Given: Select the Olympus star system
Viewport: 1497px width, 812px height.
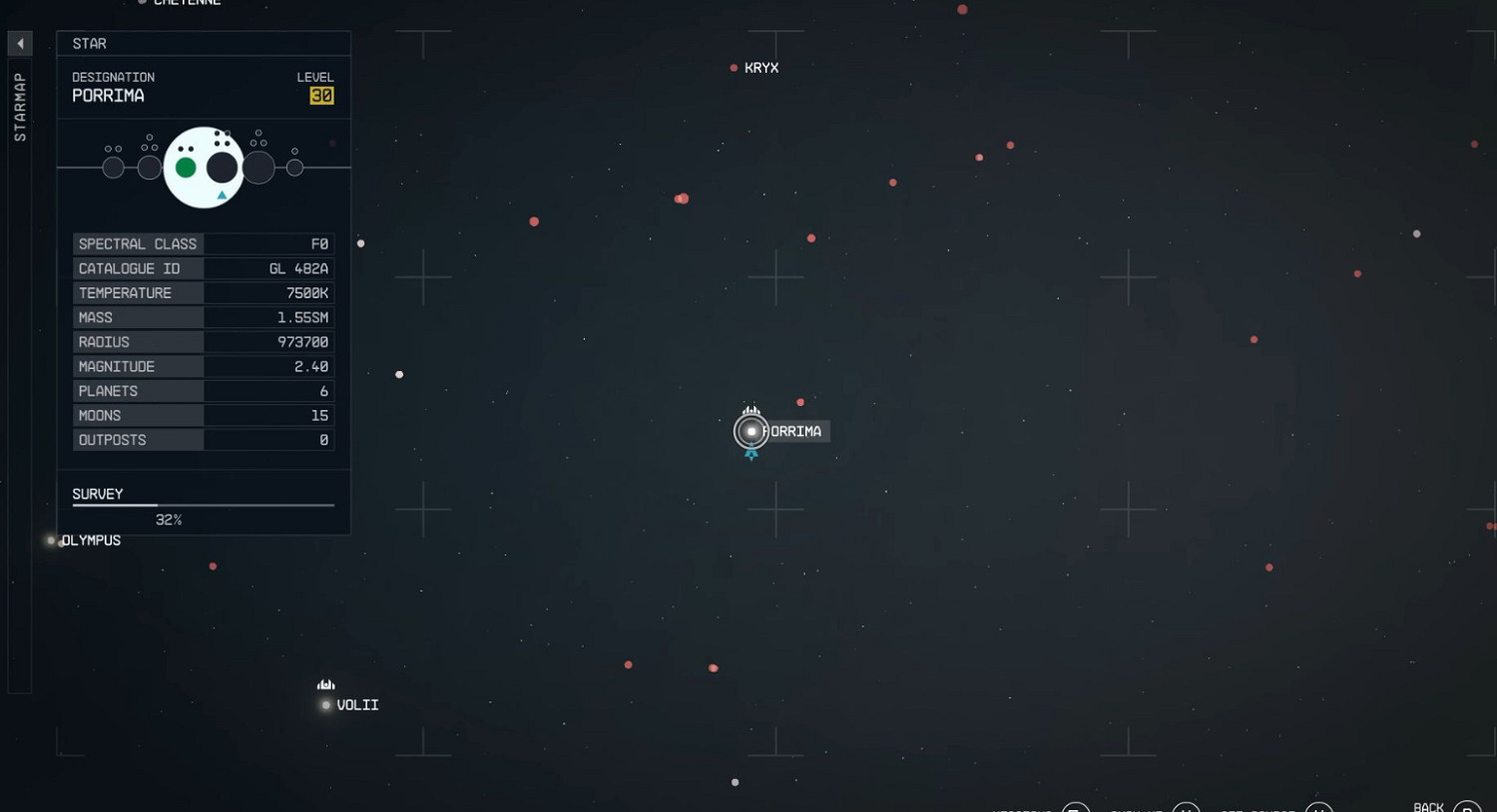Looking at the screenshot, I should pyautogui.click(x=50, y=540).
